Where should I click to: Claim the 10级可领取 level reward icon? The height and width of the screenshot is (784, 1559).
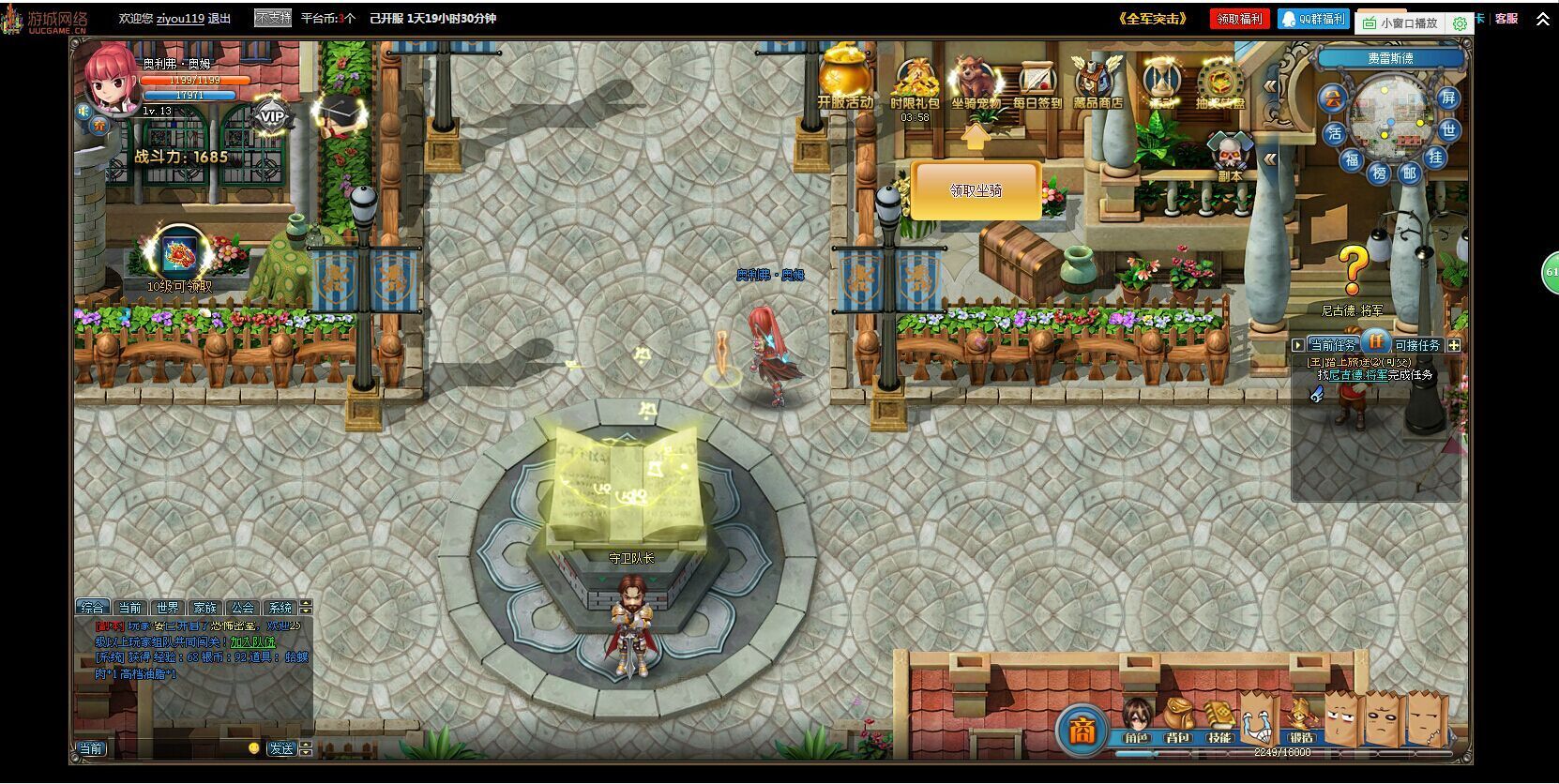[x=178, y=254]
